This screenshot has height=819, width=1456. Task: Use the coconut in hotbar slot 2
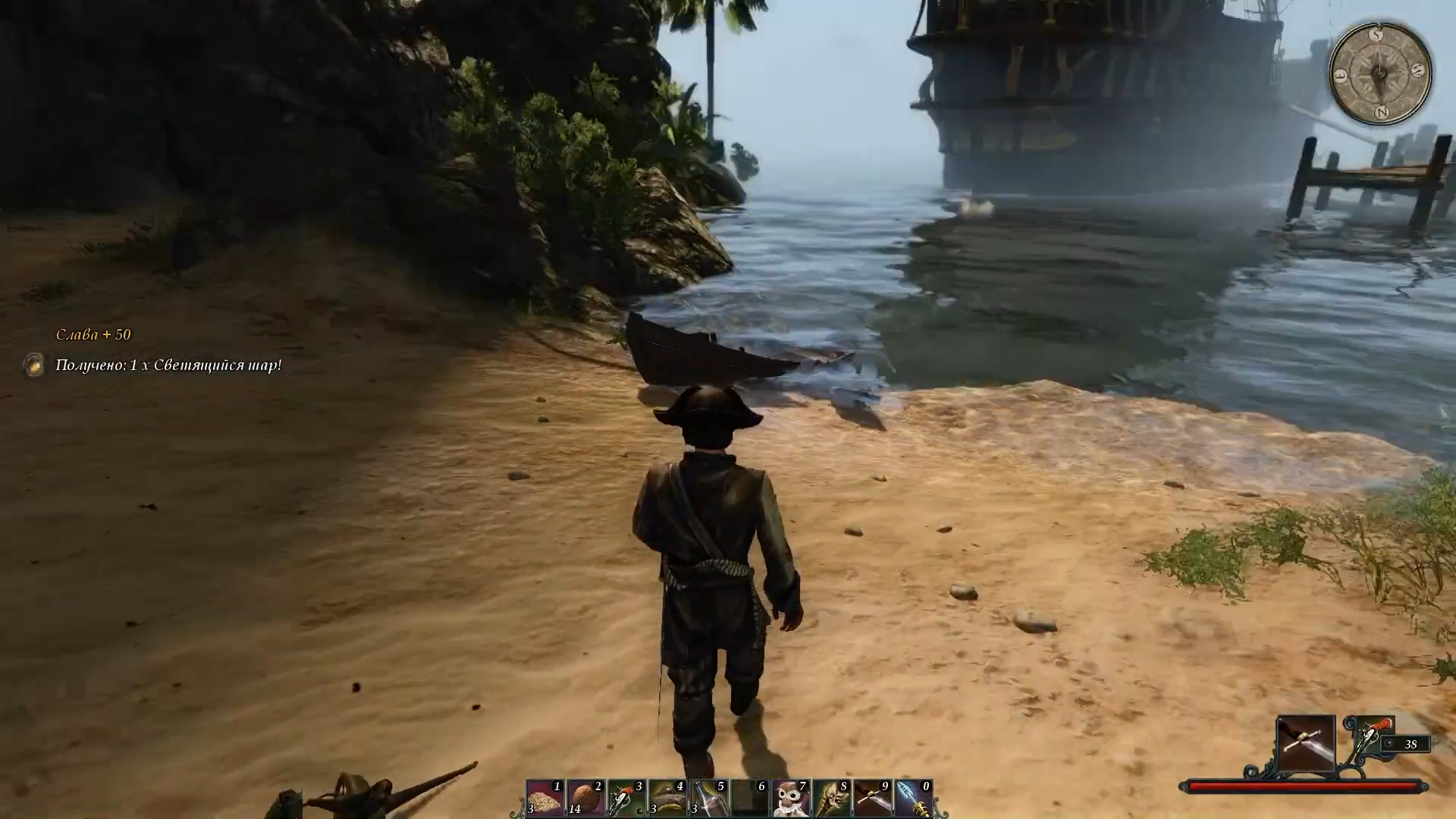586,799
